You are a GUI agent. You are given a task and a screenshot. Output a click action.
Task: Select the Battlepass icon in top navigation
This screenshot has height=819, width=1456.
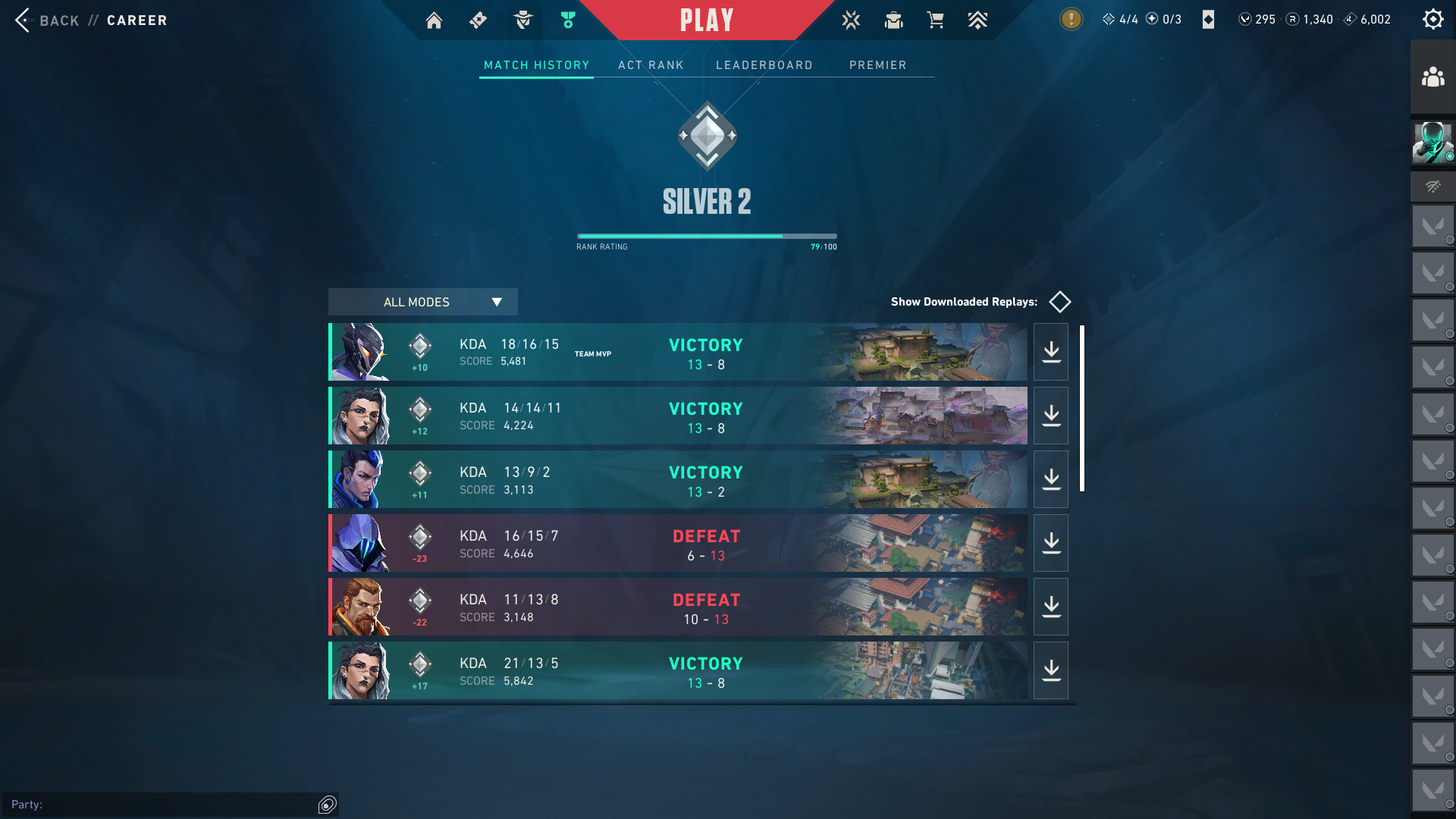[x=478, y=20]
